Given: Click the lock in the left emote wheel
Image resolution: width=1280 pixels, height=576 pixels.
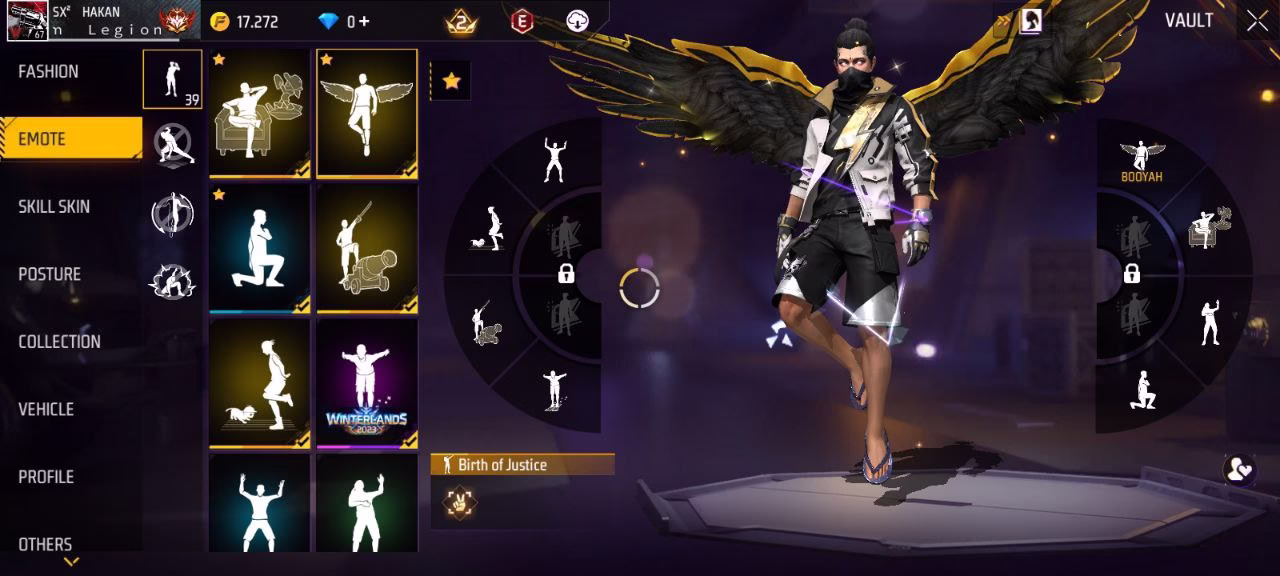Looking at the screenshot, I should point(566,274).
